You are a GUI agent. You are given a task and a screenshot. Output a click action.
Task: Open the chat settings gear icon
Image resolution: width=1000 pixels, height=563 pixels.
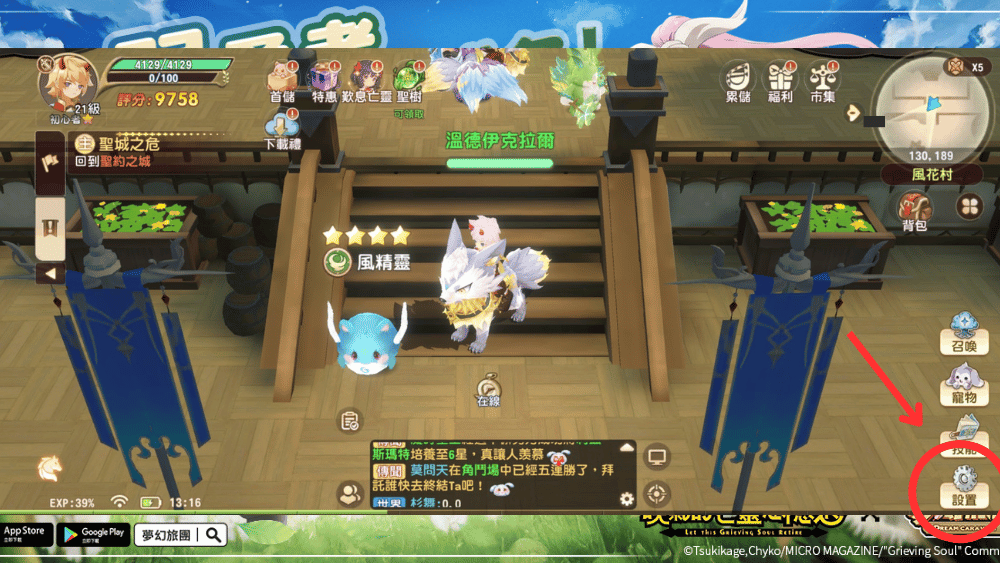[627, 498]
